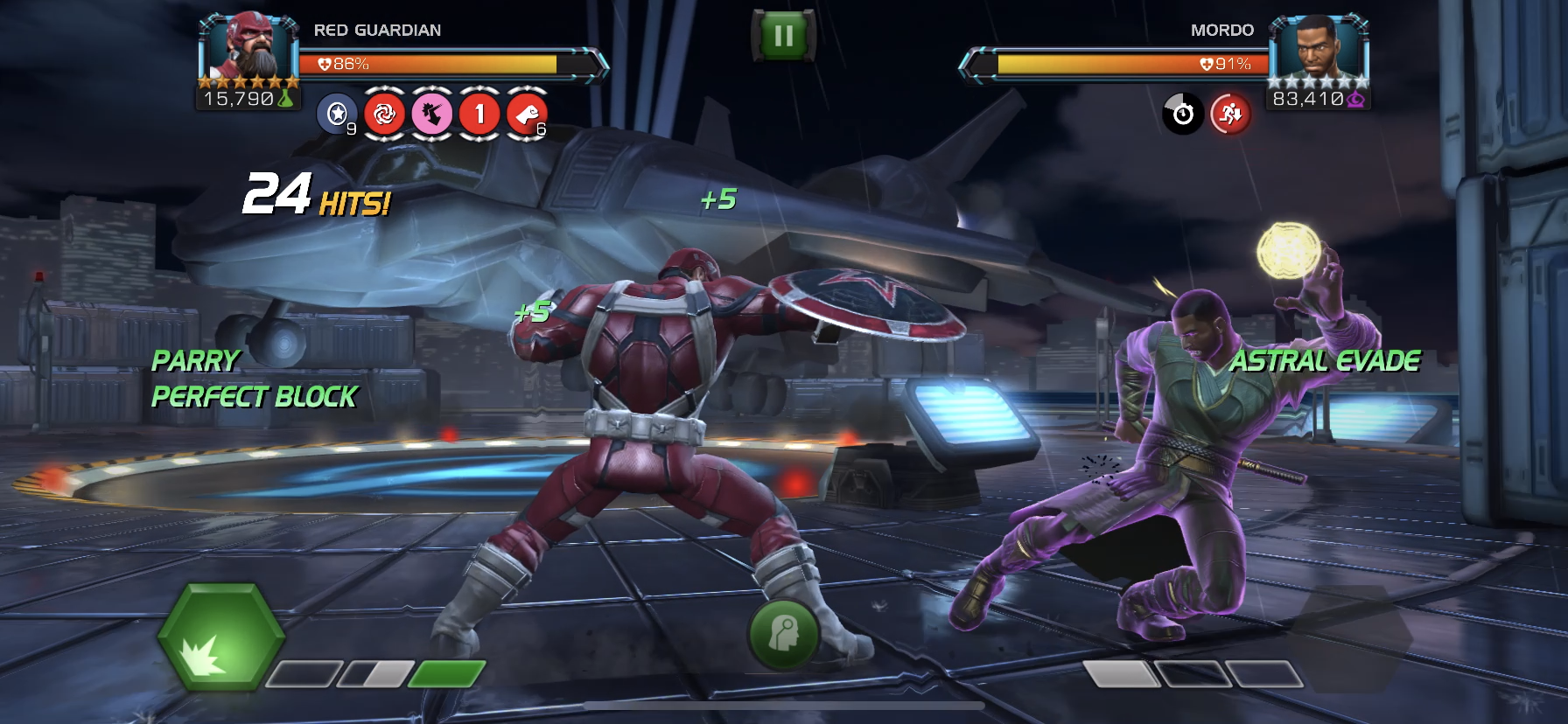Inspect the shield star buff icon

(x=337, y=114)
